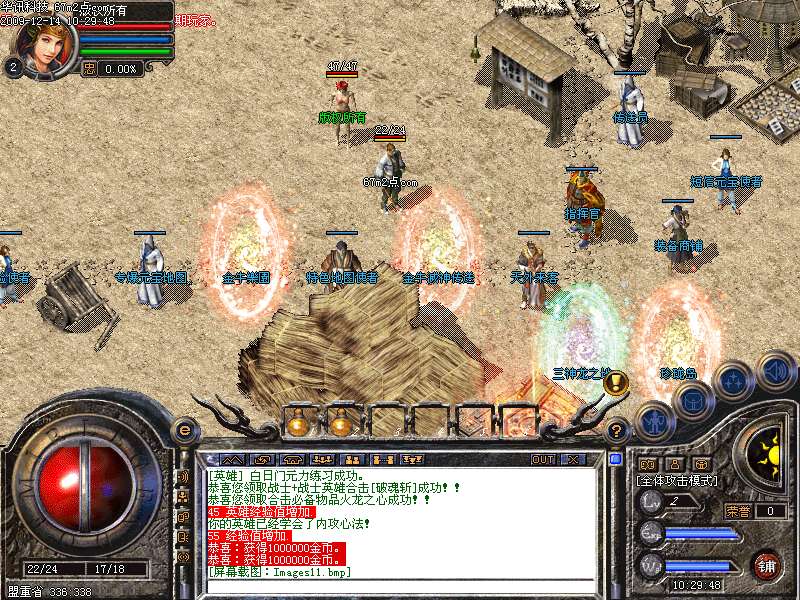Open the character status round button
Screen dimensions: 800x600
[653, 423]
